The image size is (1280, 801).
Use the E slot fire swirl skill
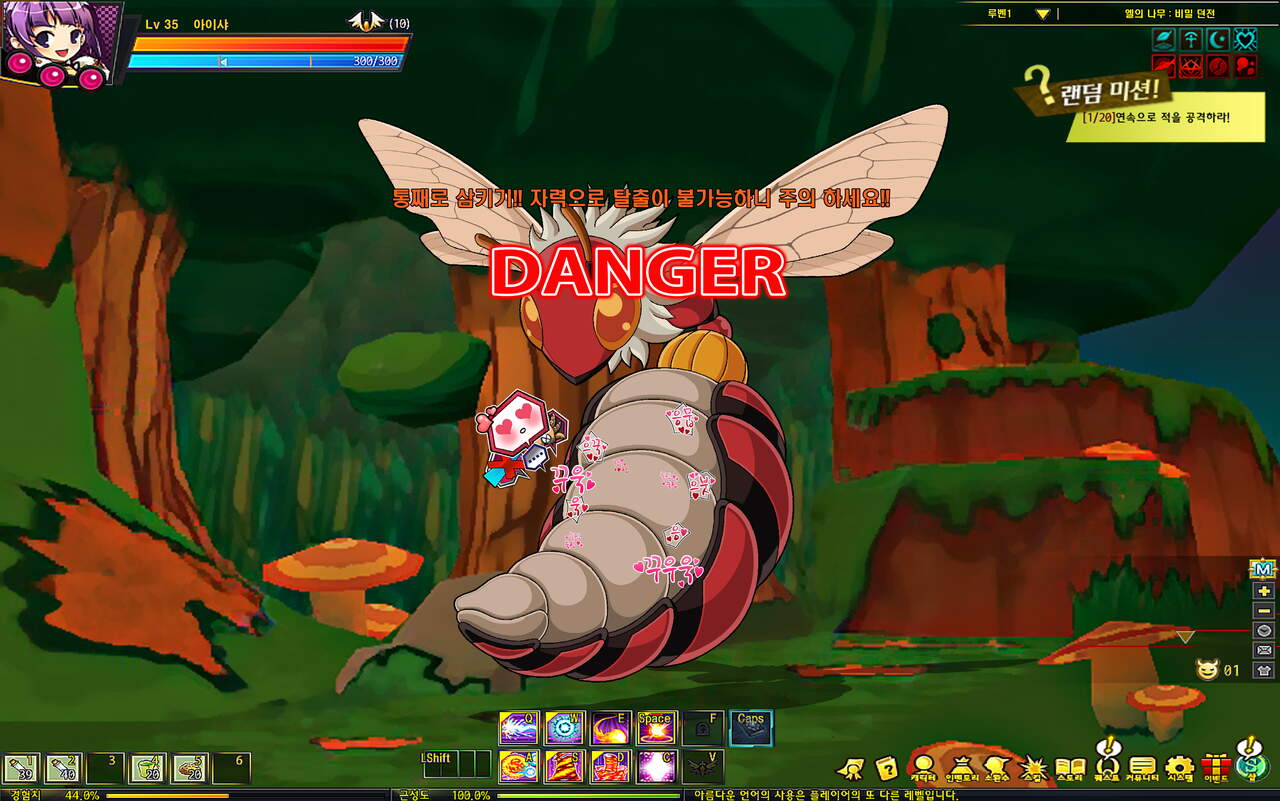pos(610,728)
